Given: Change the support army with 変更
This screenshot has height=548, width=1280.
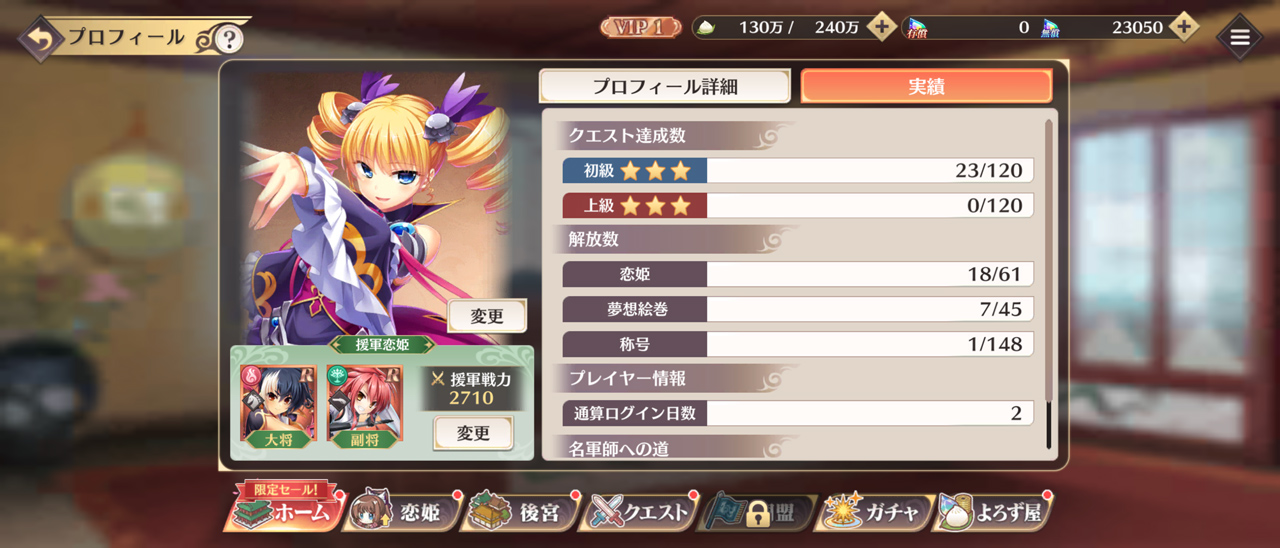Looking at the screenshot, I should tap(473, 433).
